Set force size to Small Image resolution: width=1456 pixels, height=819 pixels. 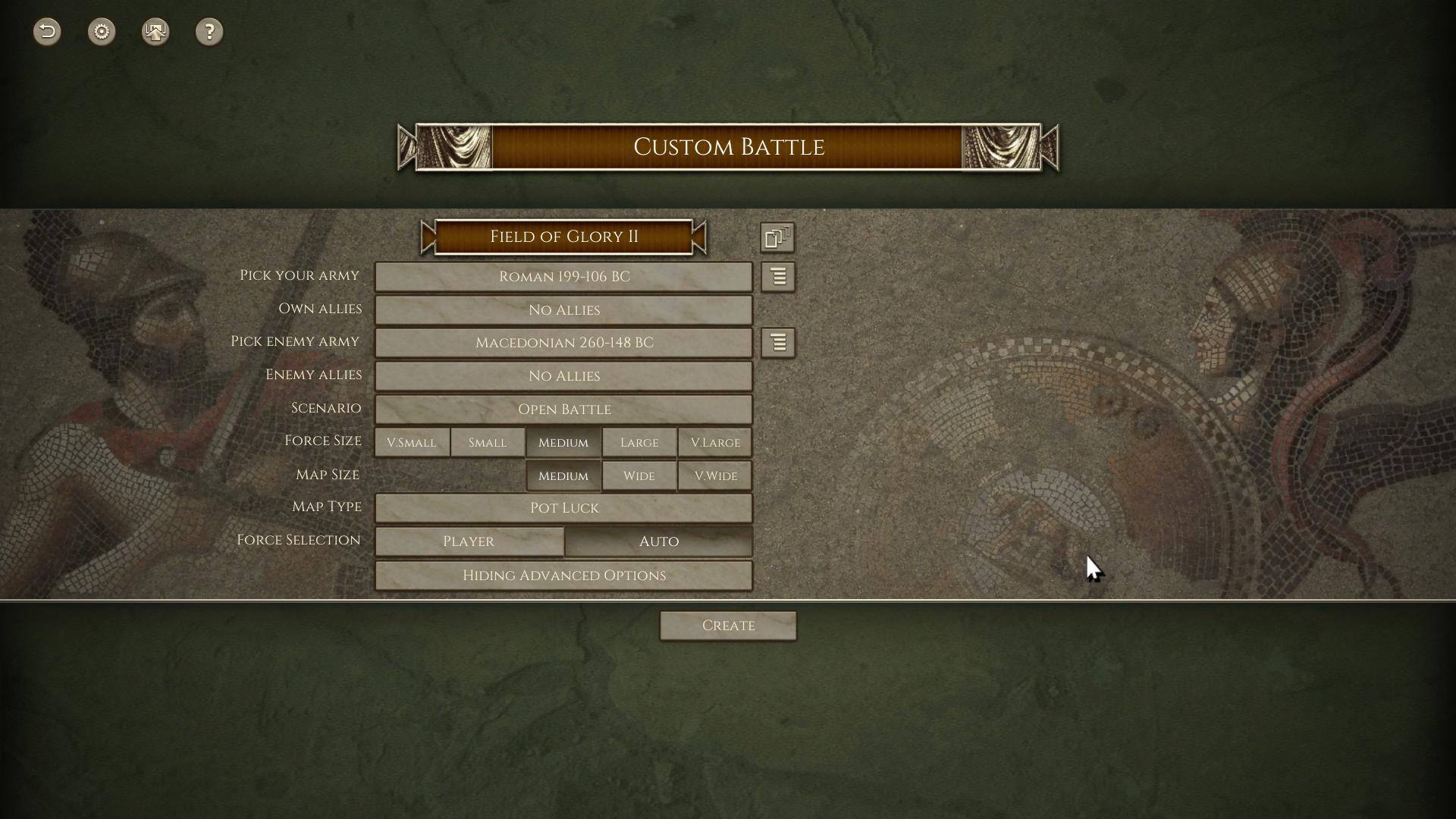pos(488,443)
